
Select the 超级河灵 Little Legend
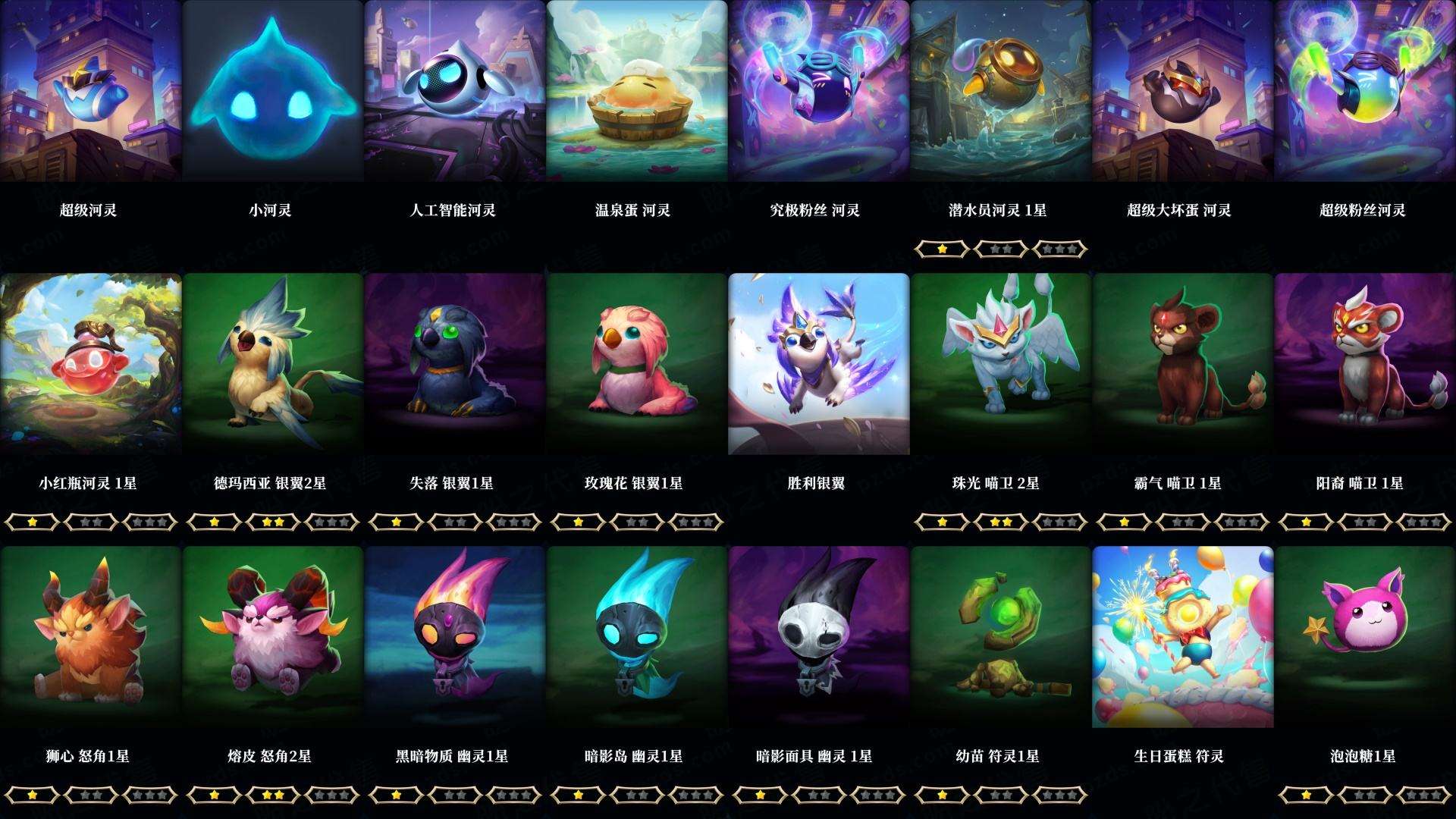91,91
